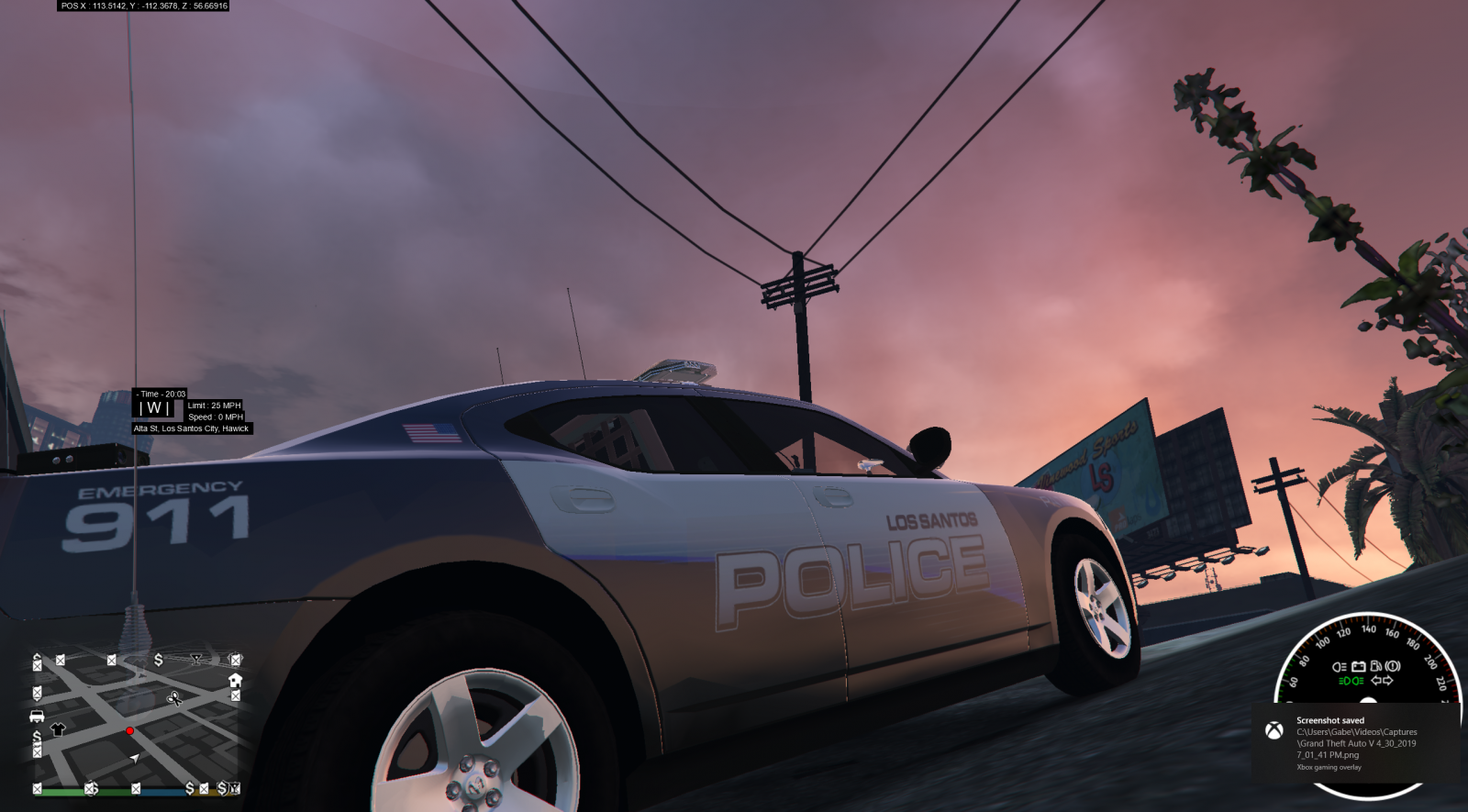
Task: Click the battery indicator inside the speedometer gauge
Action: coord(1358,666)
